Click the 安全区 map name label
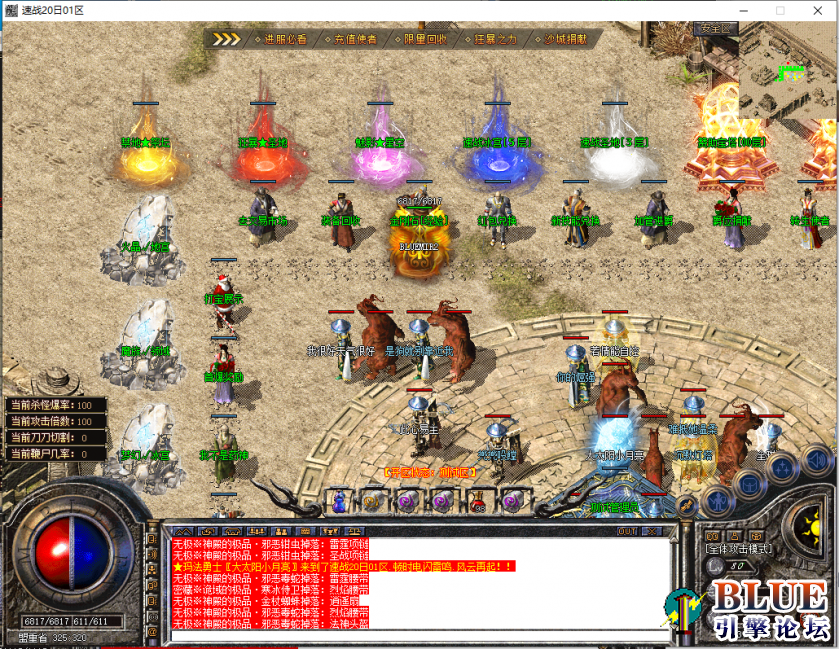 pos(718,28)
